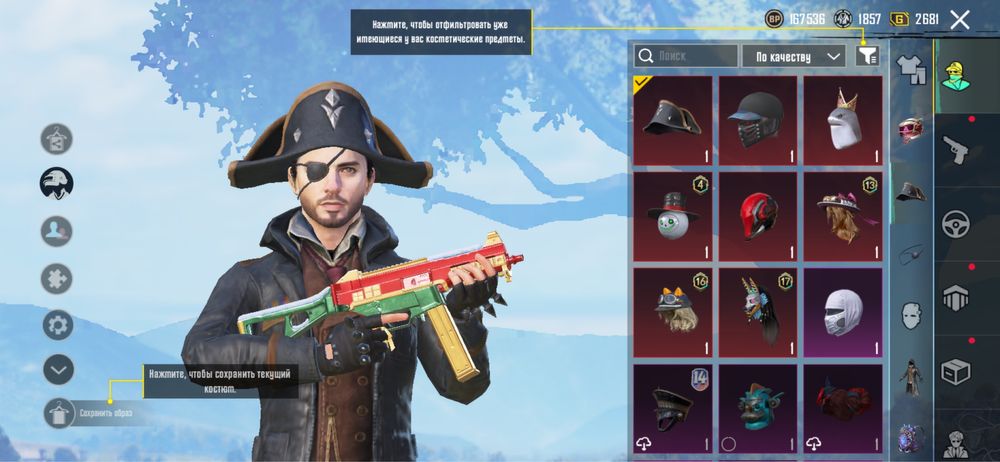
Task: Select the red motorcycle helmet
Action: [758, 215]
